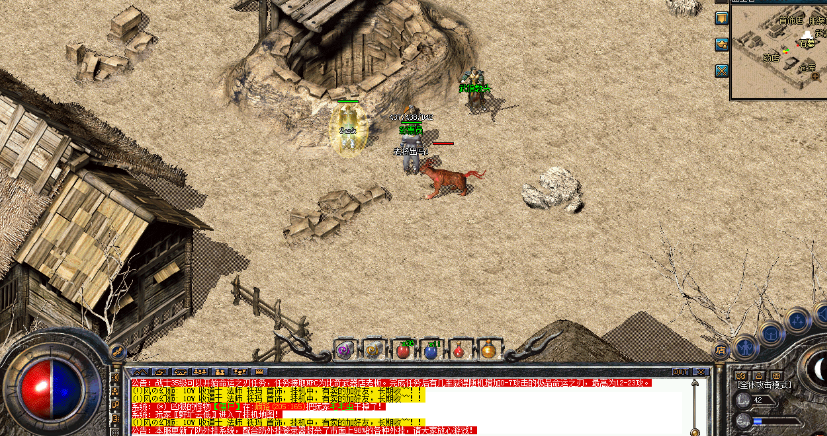Use the purple scroll in the belt
Viewport: 827px width, 436px height.
pos(346,349)
